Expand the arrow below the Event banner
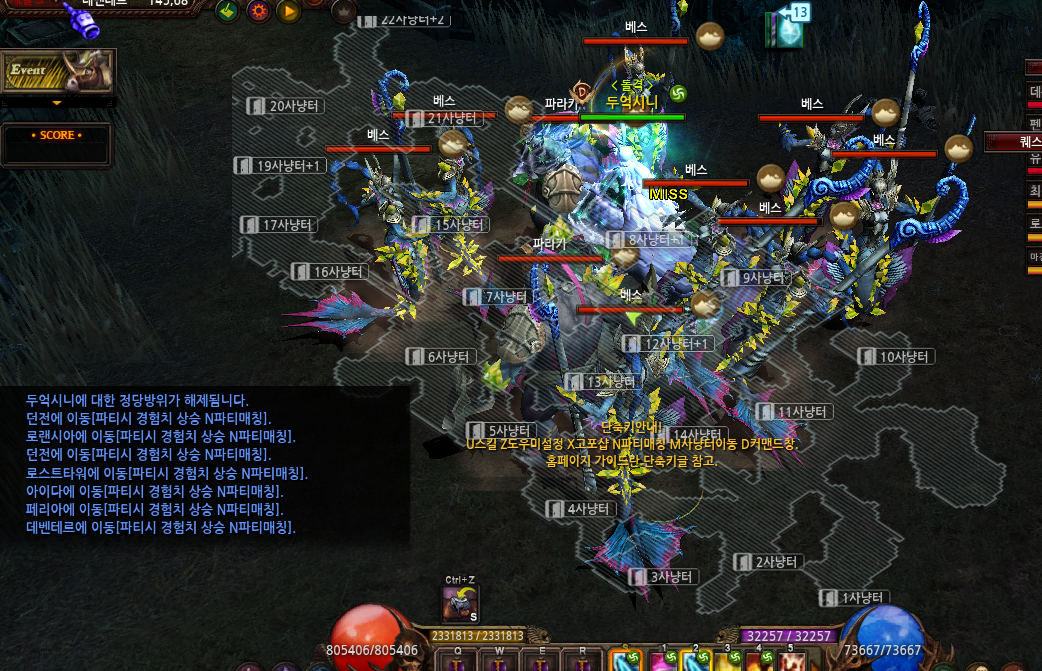Image resolution: width=1042 pixels, height=671 pixels. click(x=57, y=102)
